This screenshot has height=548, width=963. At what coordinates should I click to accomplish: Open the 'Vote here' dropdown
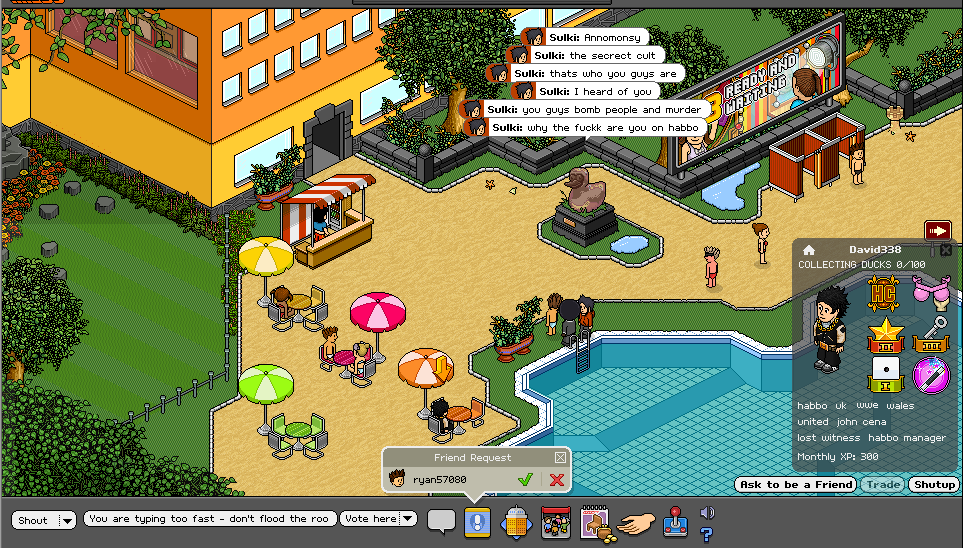pos(408,519)
